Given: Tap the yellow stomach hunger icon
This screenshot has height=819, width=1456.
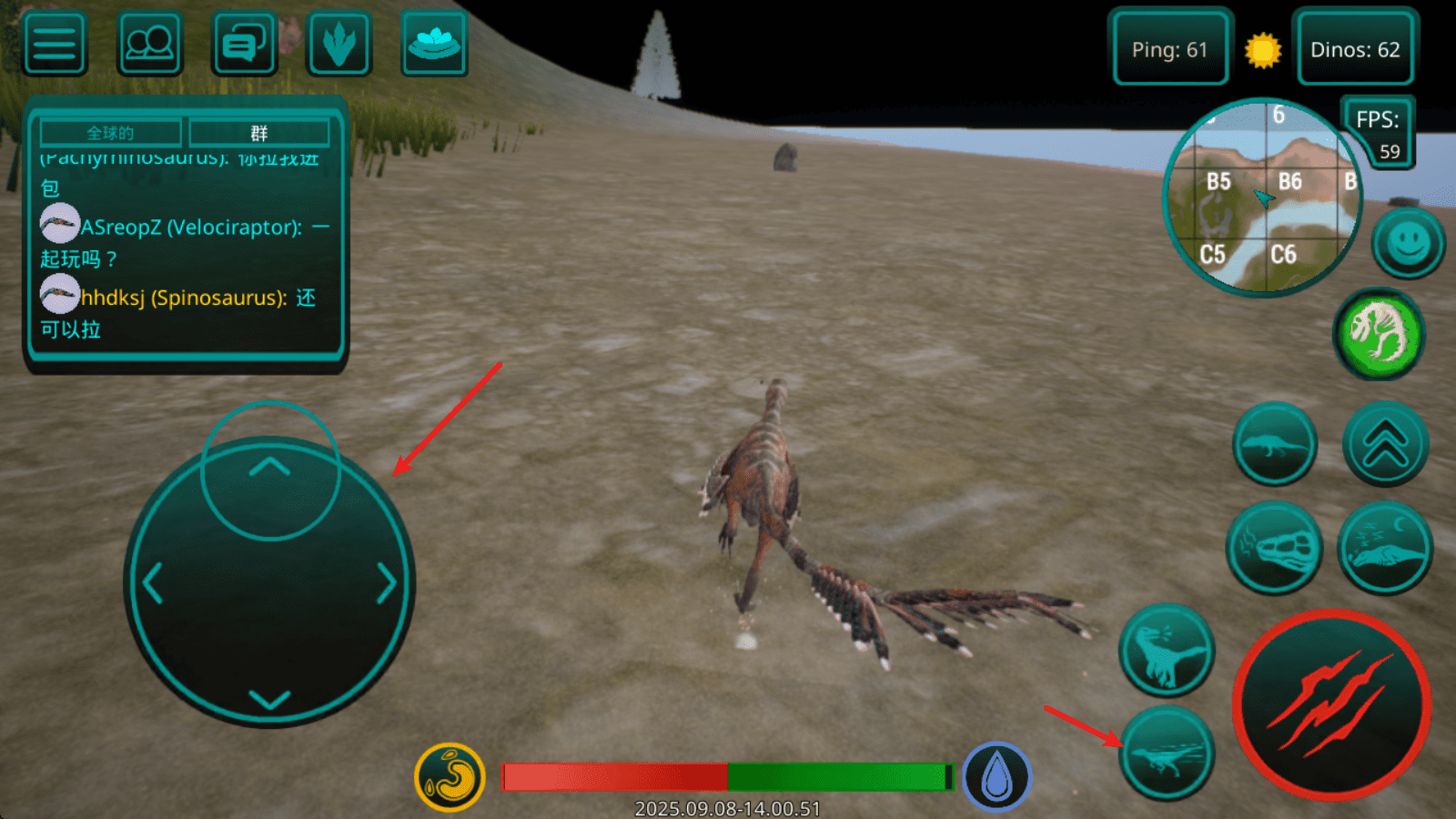Looking at the screenshot, I should [x=450, y=777].
